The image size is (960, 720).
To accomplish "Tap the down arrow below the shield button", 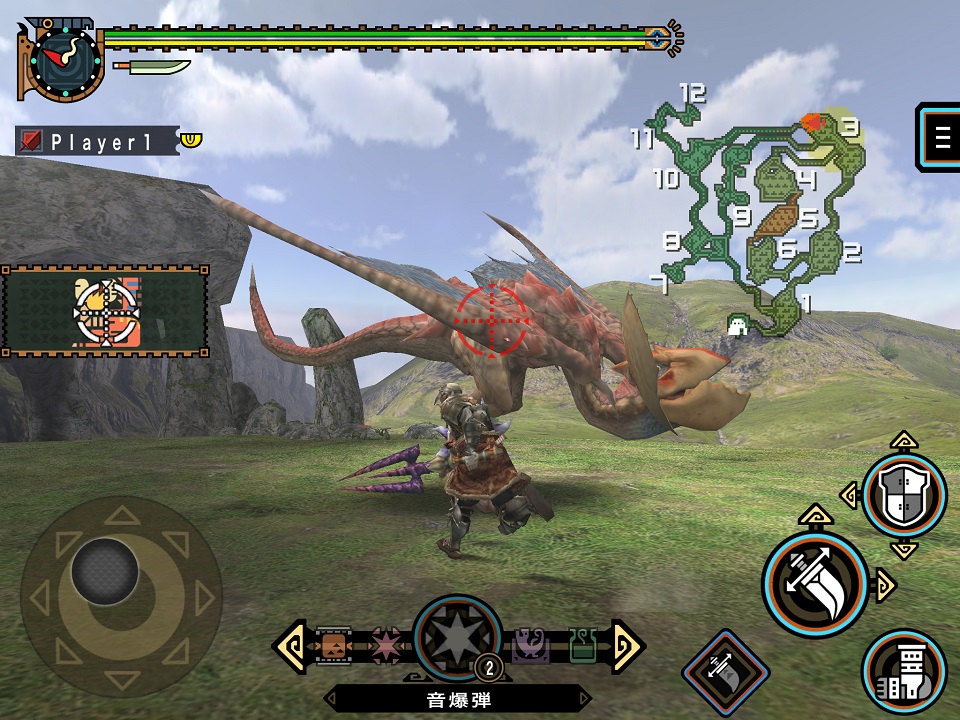I will pyautogui.click(x=903, y=548).
